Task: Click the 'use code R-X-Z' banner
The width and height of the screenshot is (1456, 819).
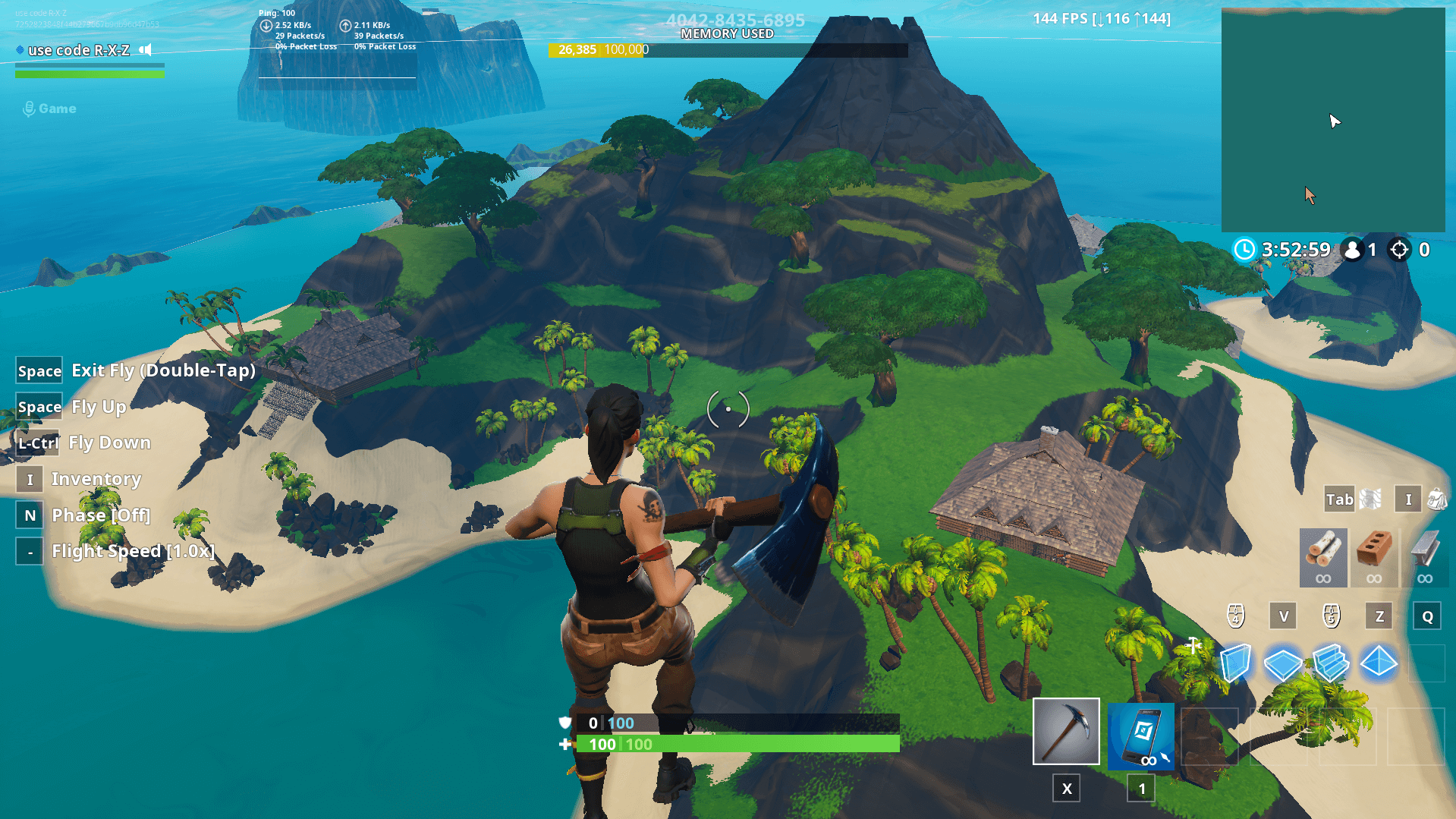Action: pyautogui.click(x=80, y=50)
